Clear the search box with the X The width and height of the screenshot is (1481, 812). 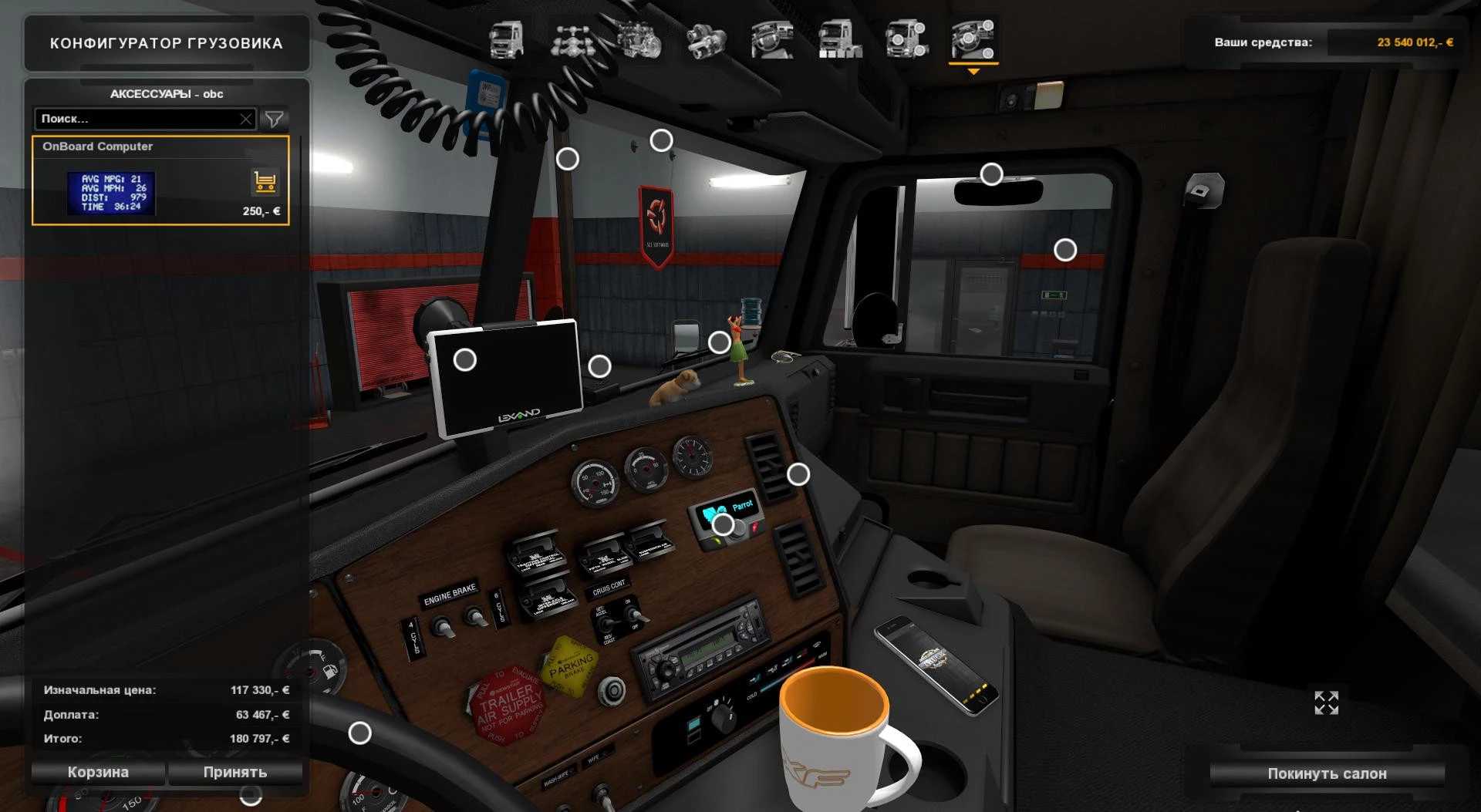pos(245,119)
